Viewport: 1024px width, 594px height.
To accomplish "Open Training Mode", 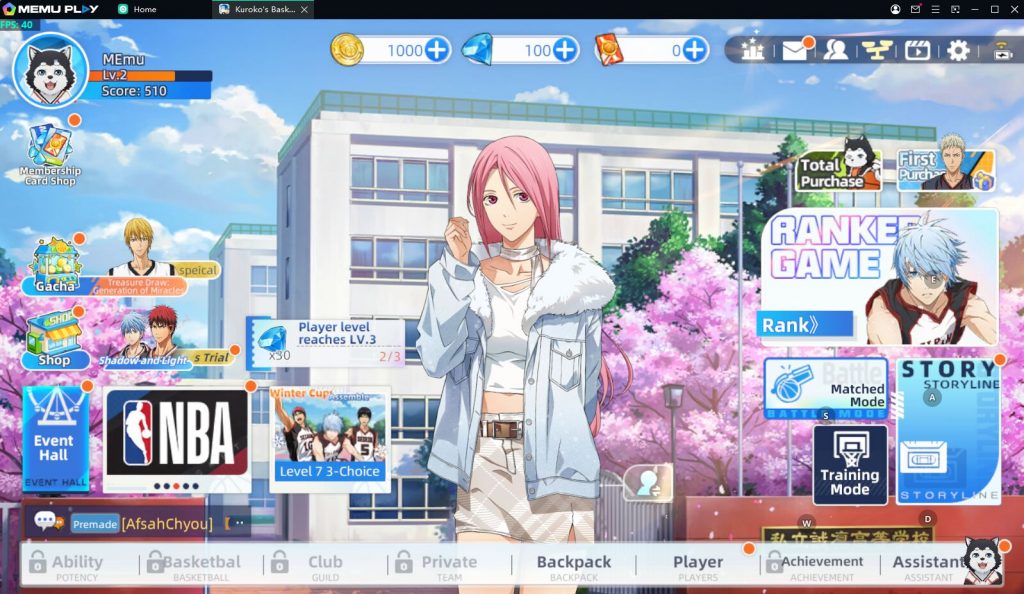I will [849, 464].
